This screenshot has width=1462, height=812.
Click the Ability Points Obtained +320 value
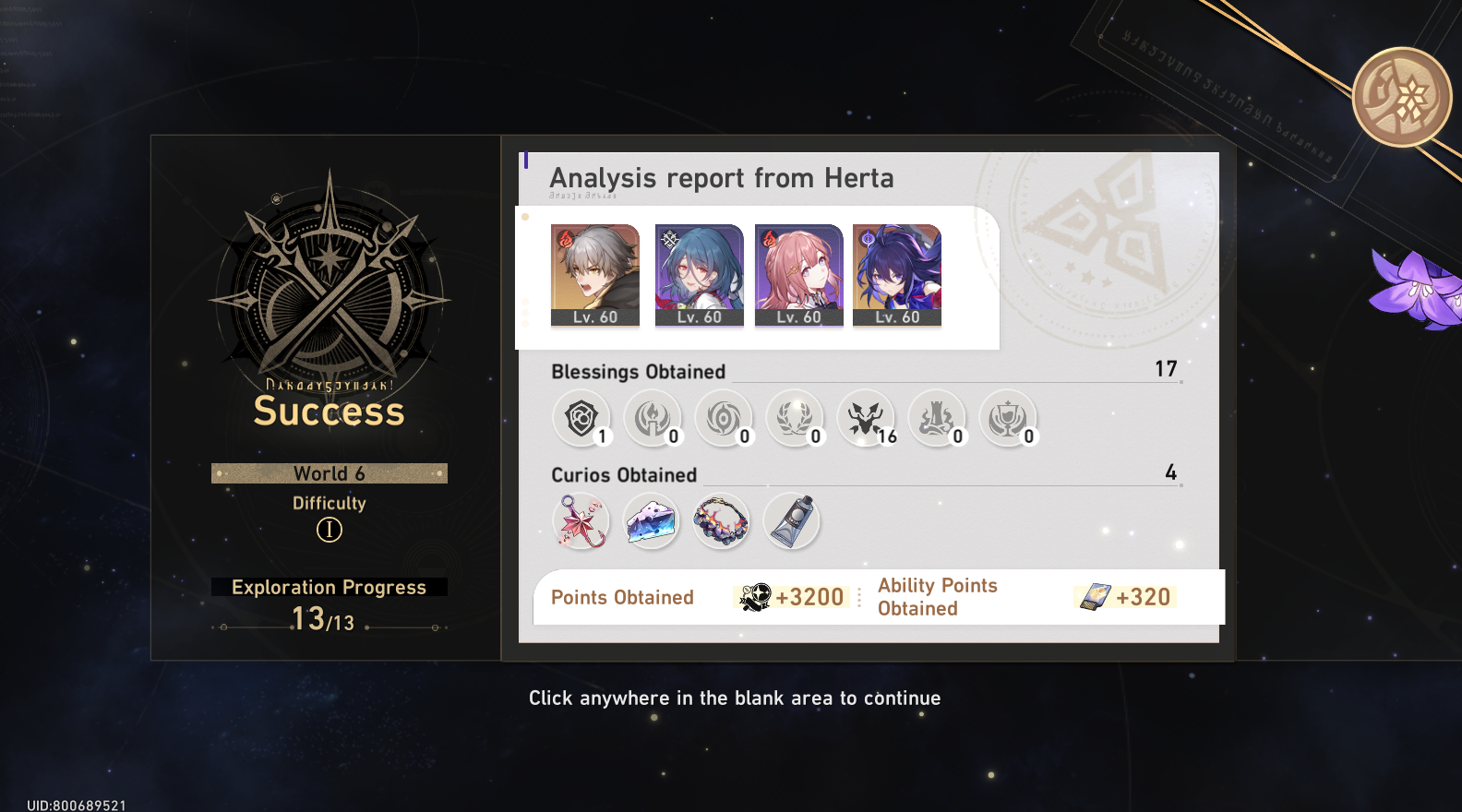tap(1125, 597)
